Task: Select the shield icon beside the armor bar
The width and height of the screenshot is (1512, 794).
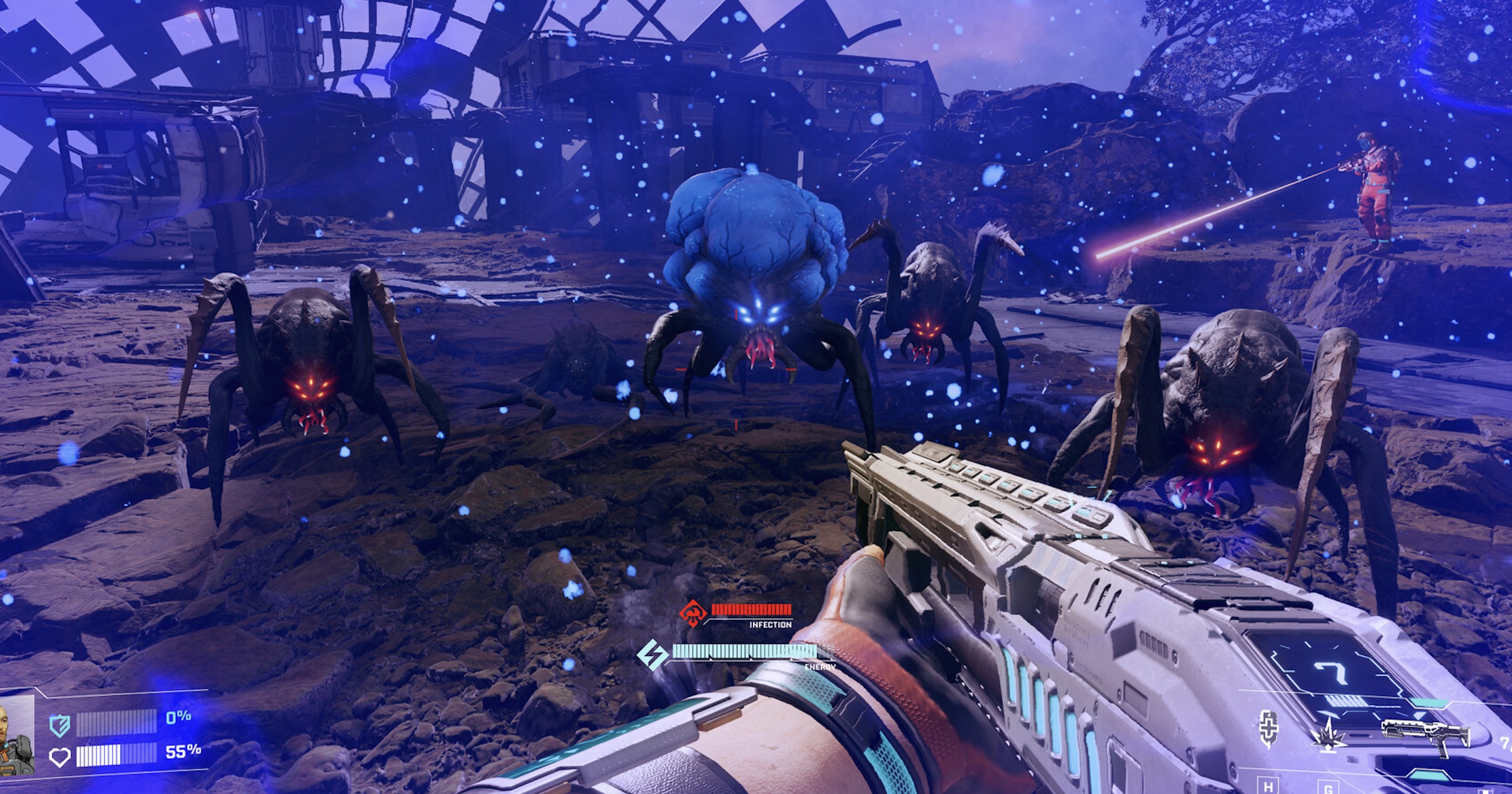Action: pyautogui.click(x=59, y=726)
